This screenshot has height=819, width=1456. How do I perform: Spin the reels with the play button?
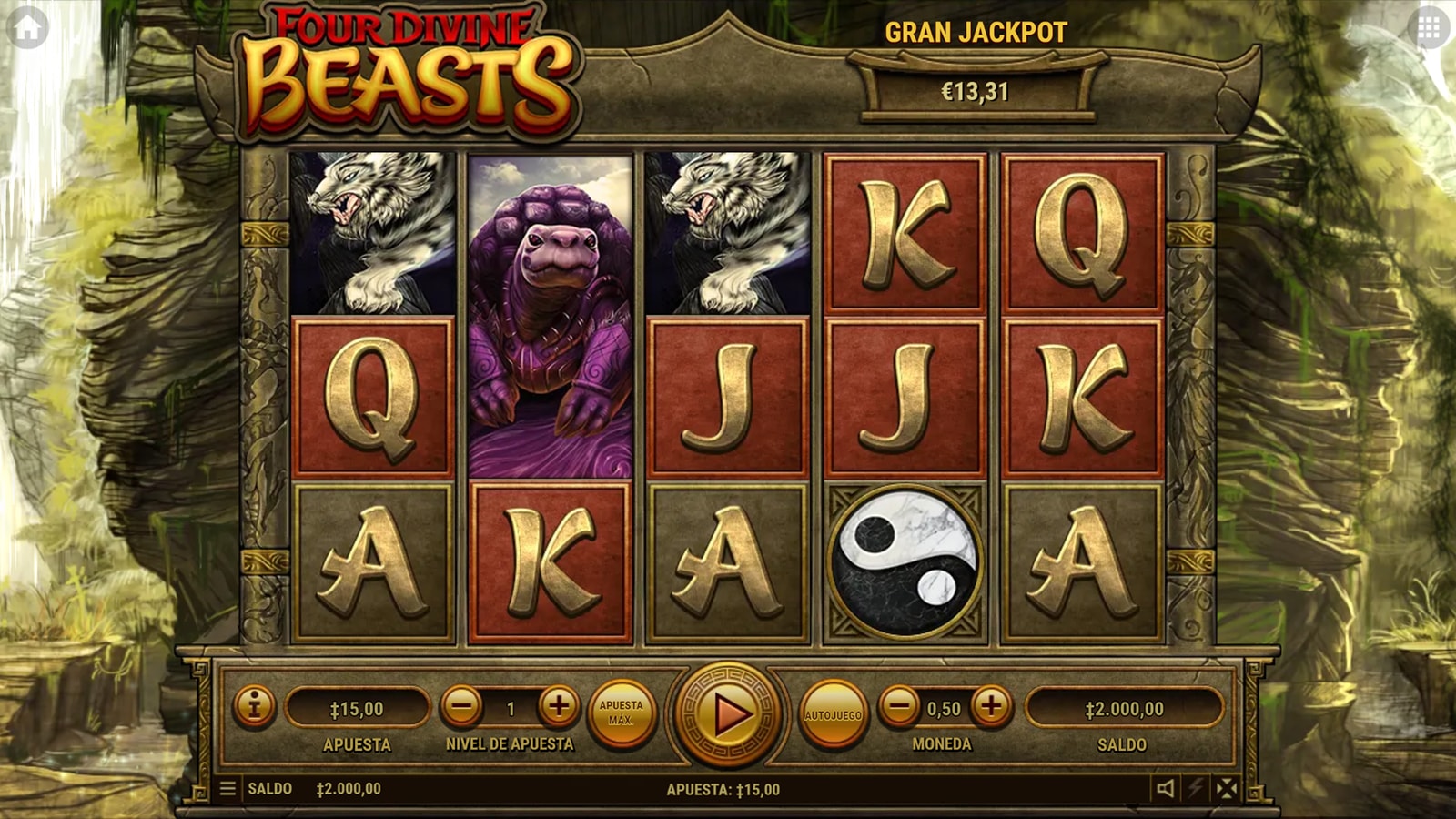click(x=727, y=714)
